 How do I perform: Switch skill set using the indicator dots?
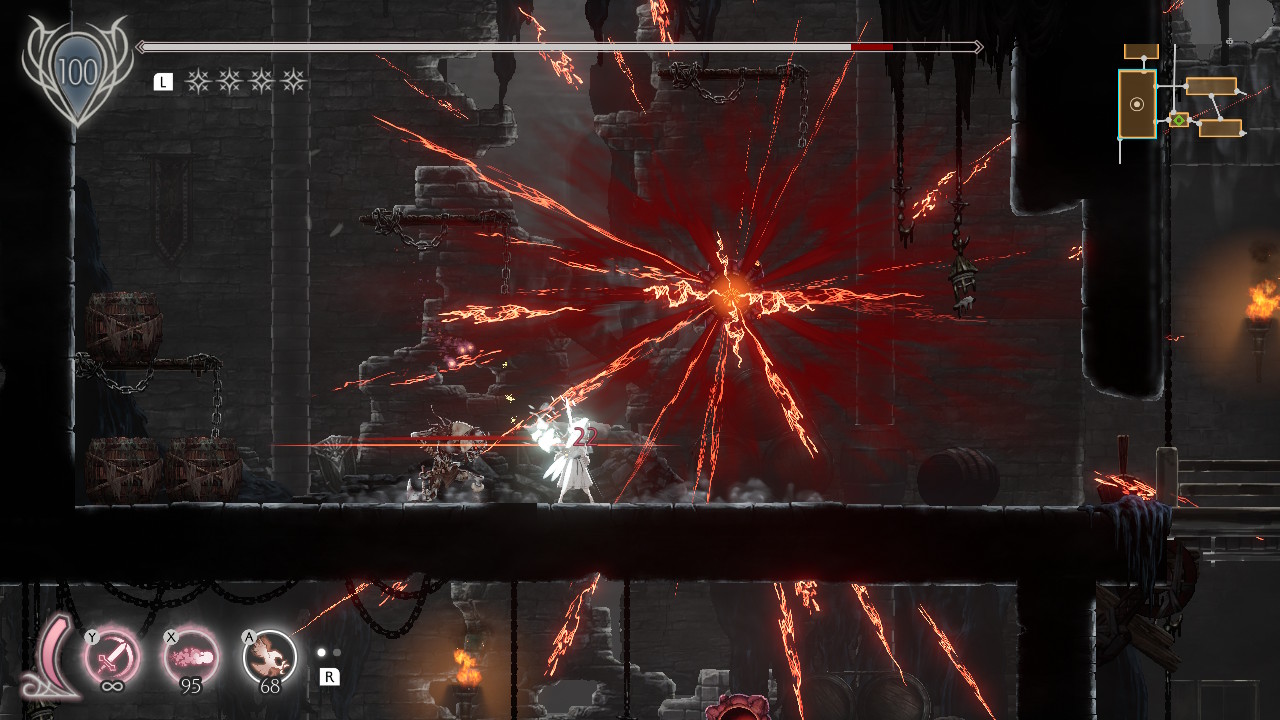coord(329,653)
